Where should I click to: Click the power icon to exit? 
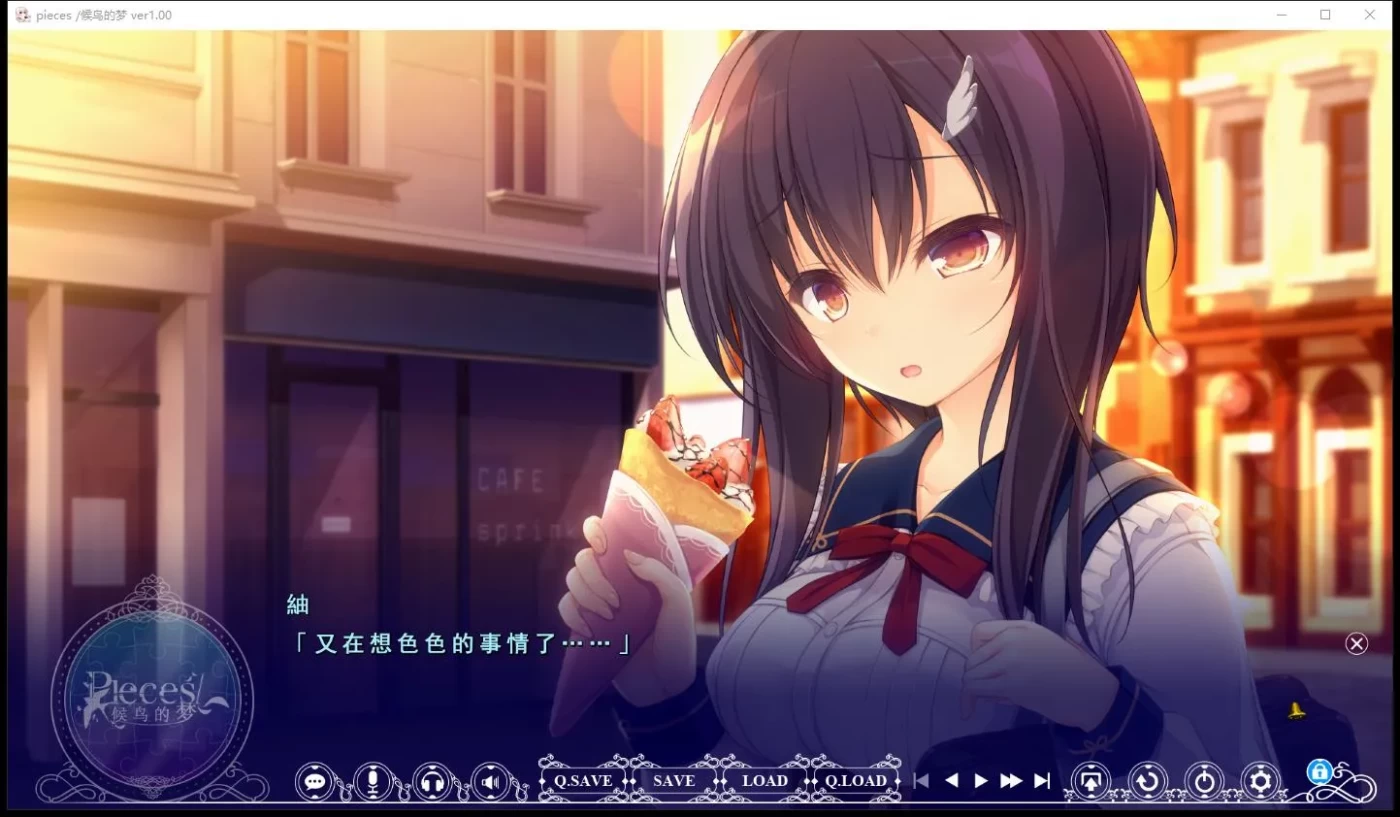[x=1204, y=781]
